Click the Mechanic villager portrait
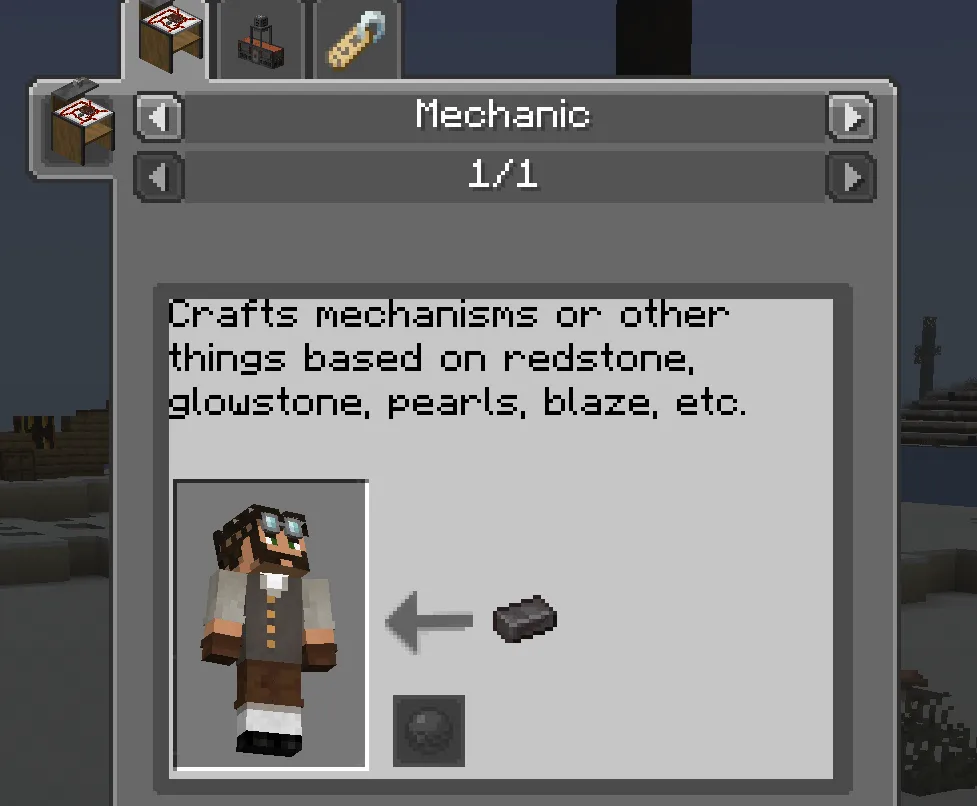 click(x=271, y=625)
